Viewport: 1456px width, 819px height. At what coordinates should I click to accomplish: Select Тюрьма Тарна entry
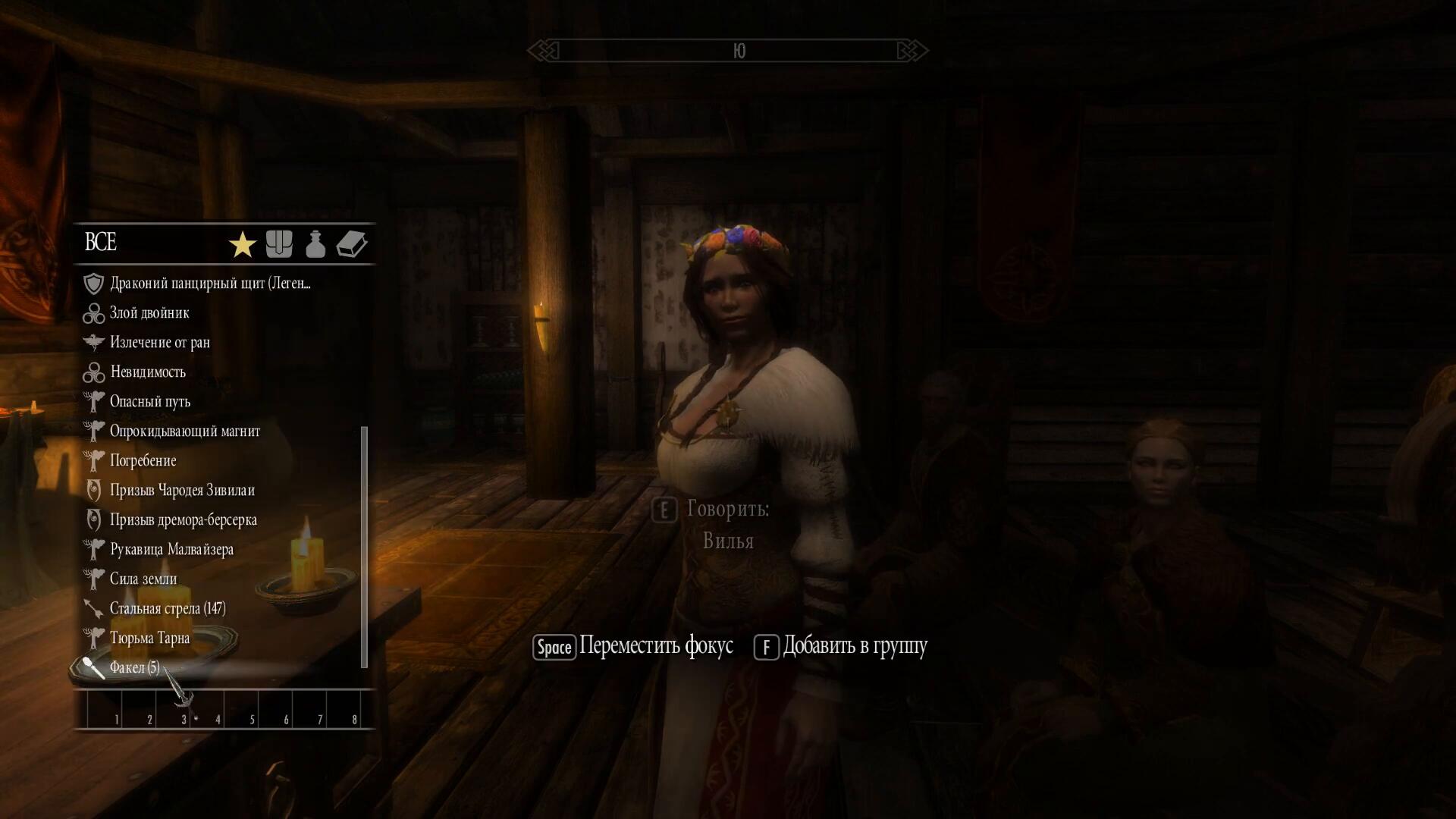pos(149,639)
